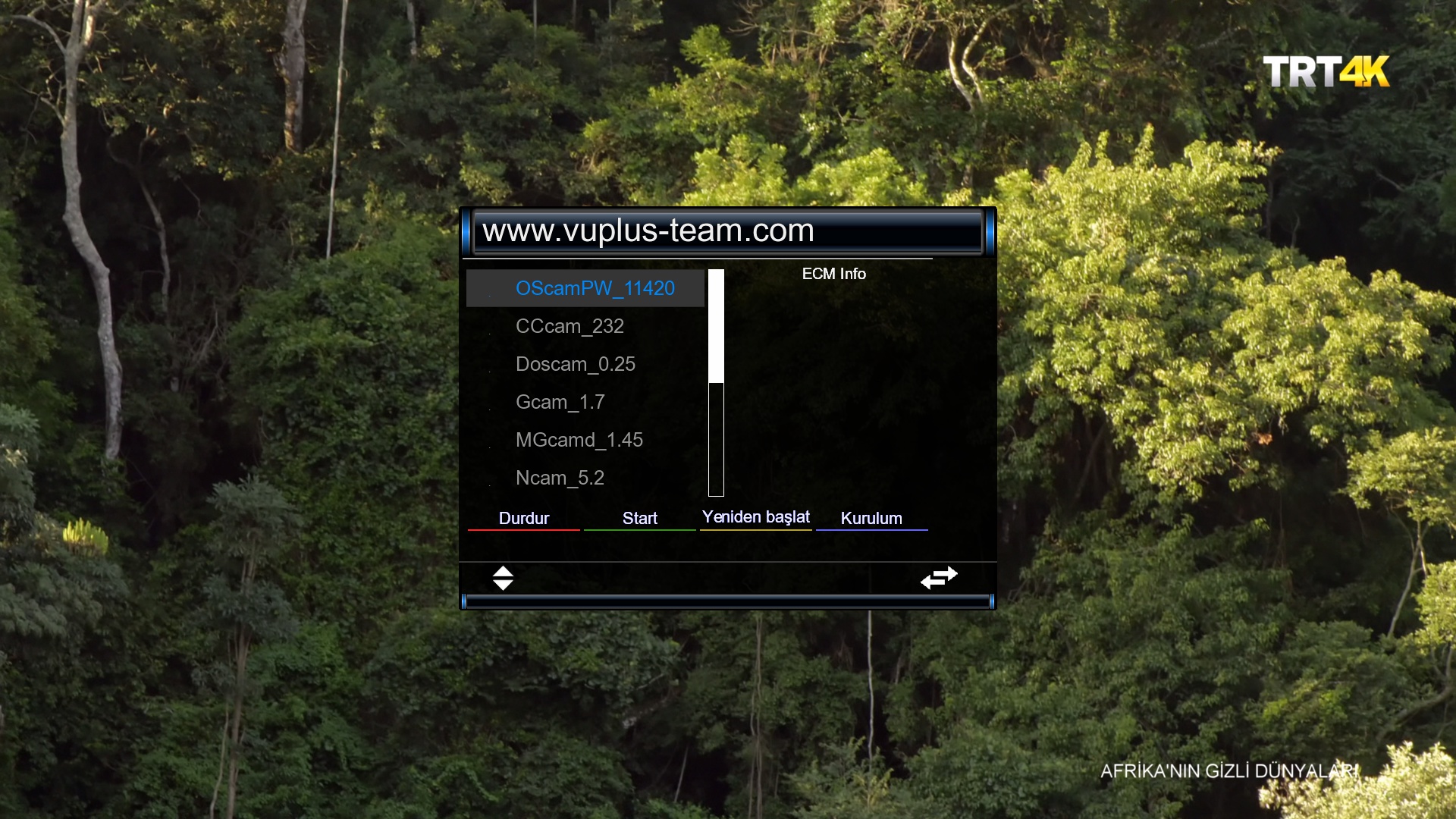Activate the green Start button
The height and width of the screenshot is (819, 1456).
[x=639, y=518]
